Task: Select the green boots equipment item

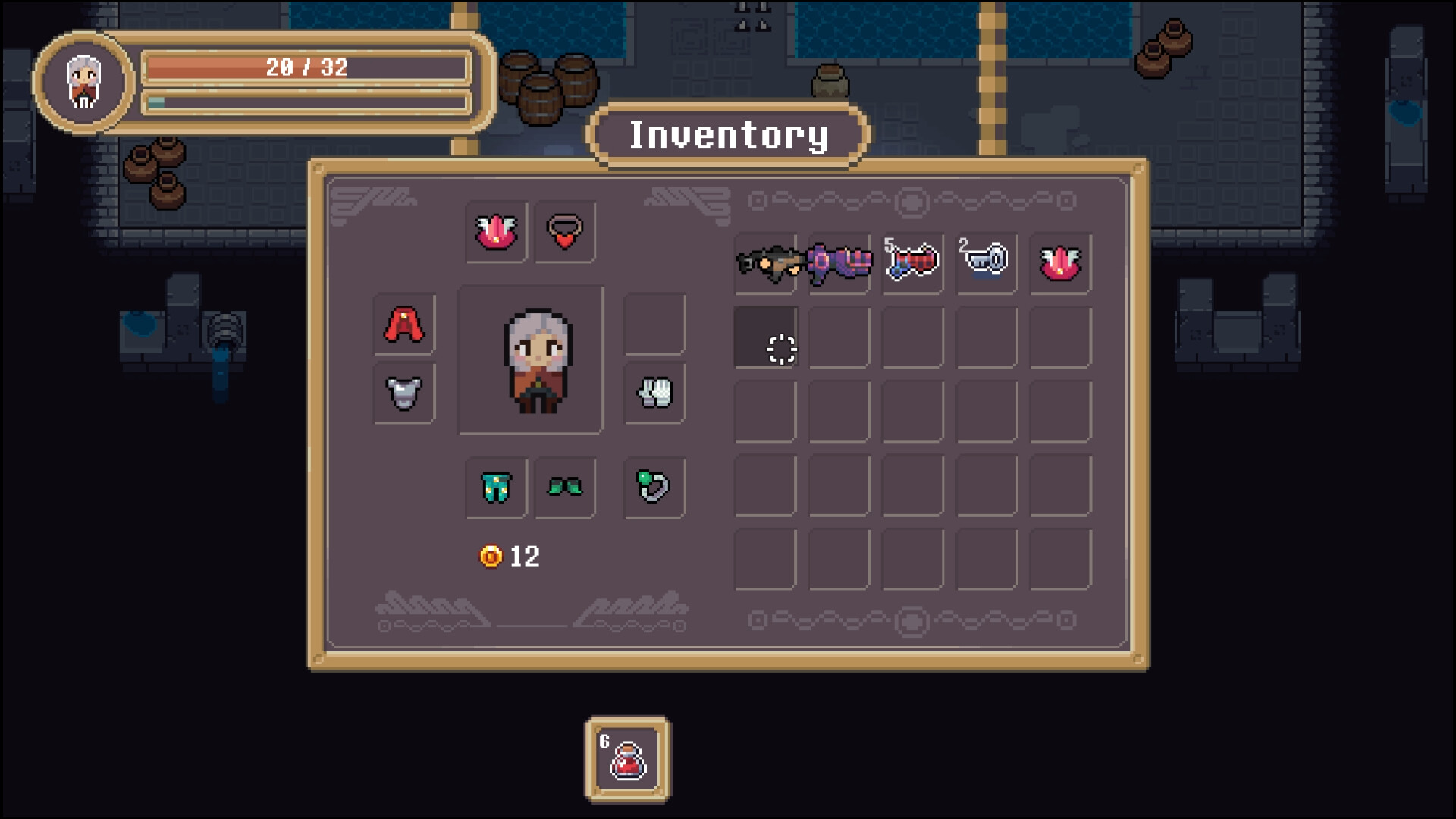Action: pos(564,489)
